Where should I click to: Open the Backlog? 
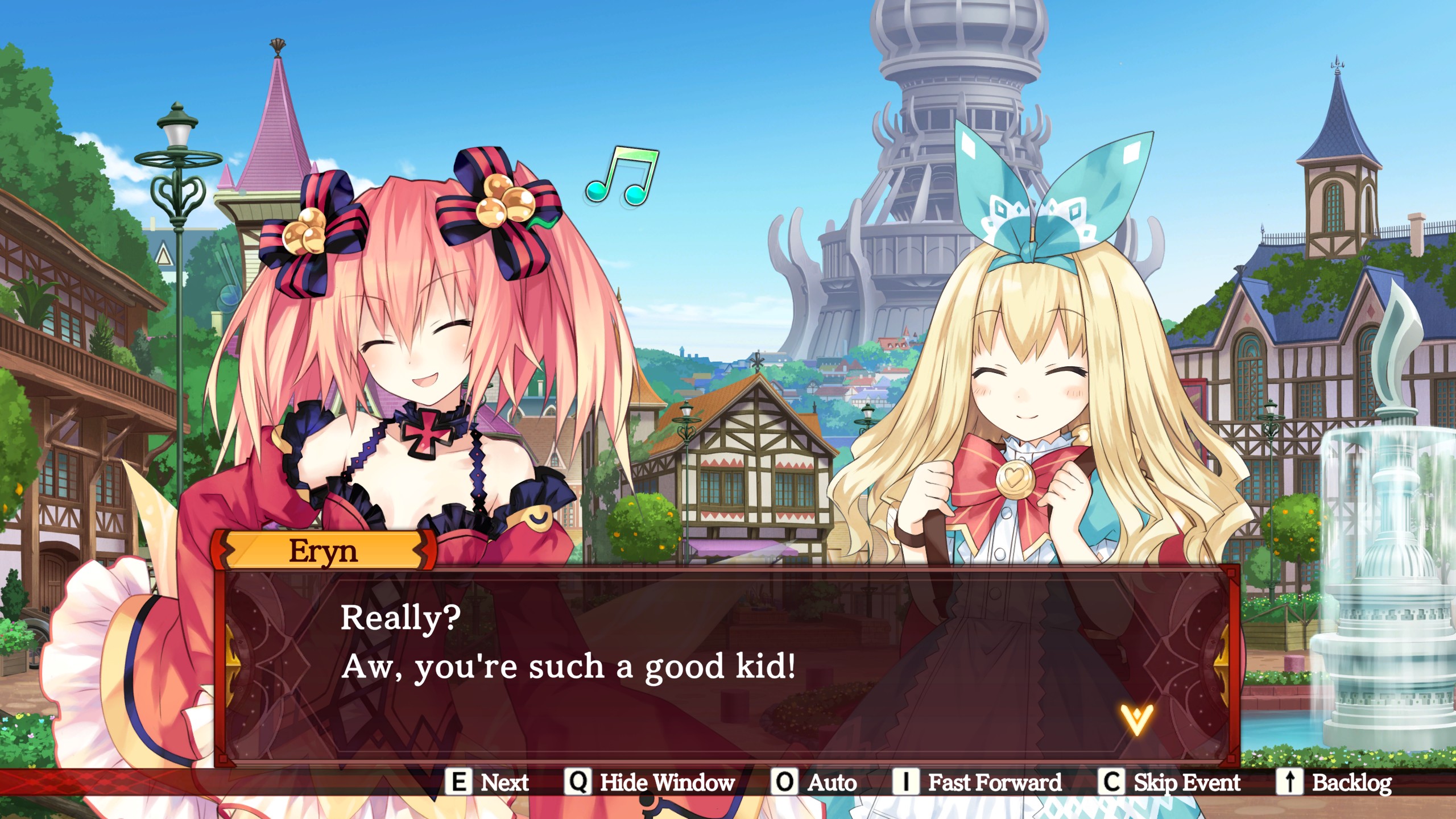tap(1351, 783)
